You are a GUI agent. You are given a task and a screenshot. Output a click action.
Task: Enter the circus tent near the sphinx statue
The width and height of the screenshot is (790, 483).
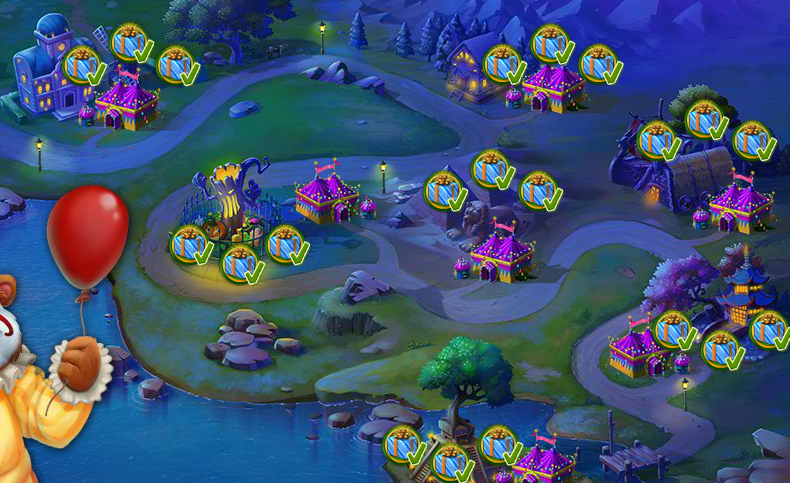tap(502, 254)
